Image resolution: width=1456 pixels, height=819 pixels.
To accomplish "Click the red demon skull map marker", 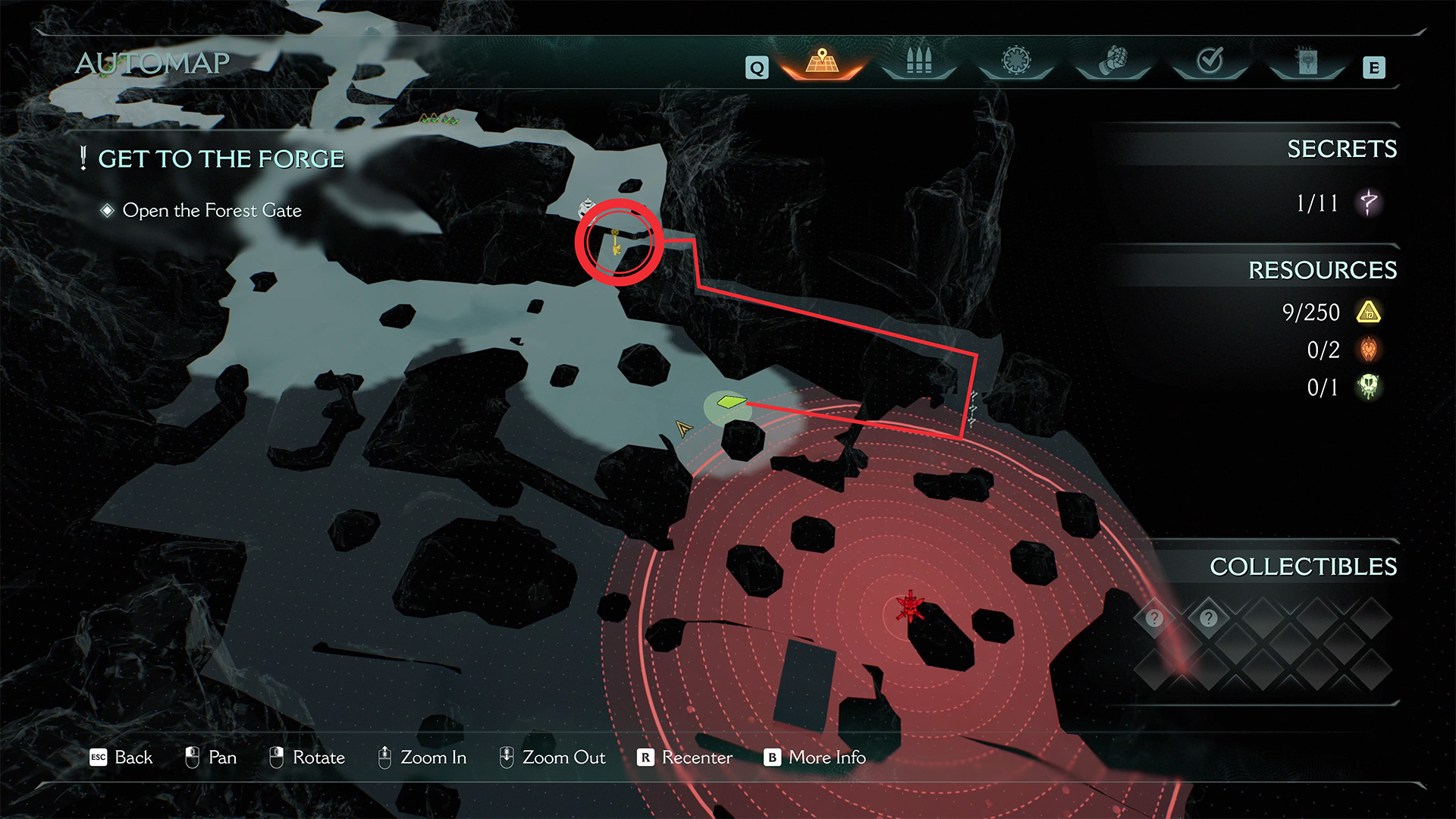I will (909, 607).
